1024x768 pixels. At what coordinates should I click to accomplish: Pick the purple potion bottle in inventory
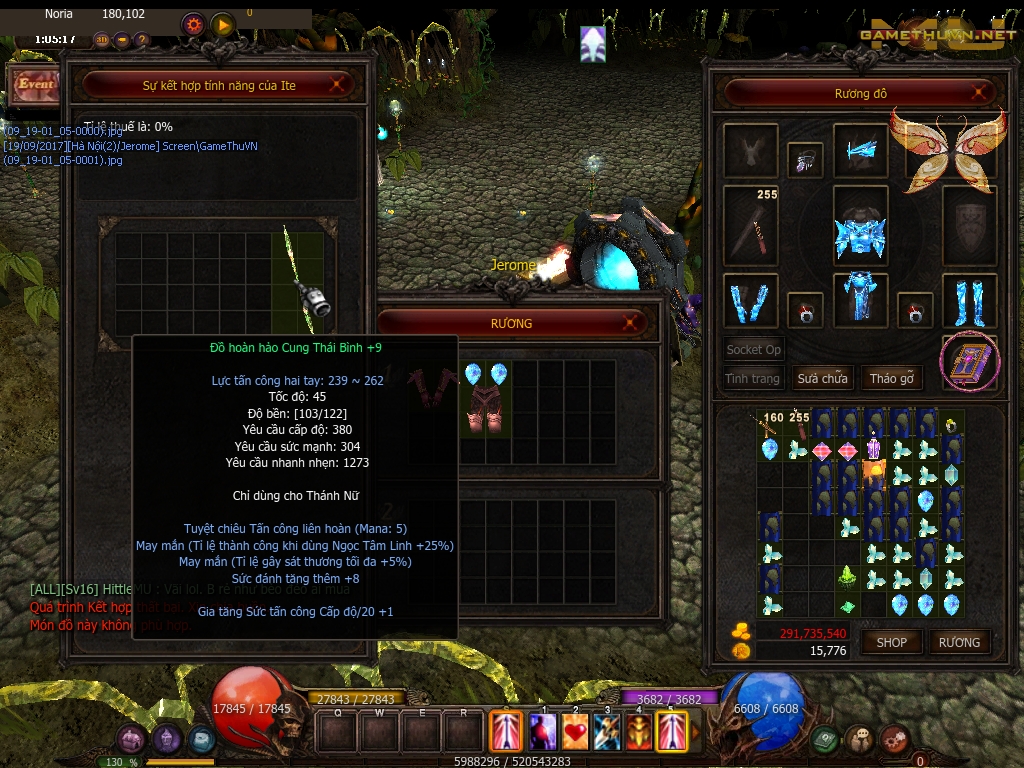coord(873,449)
